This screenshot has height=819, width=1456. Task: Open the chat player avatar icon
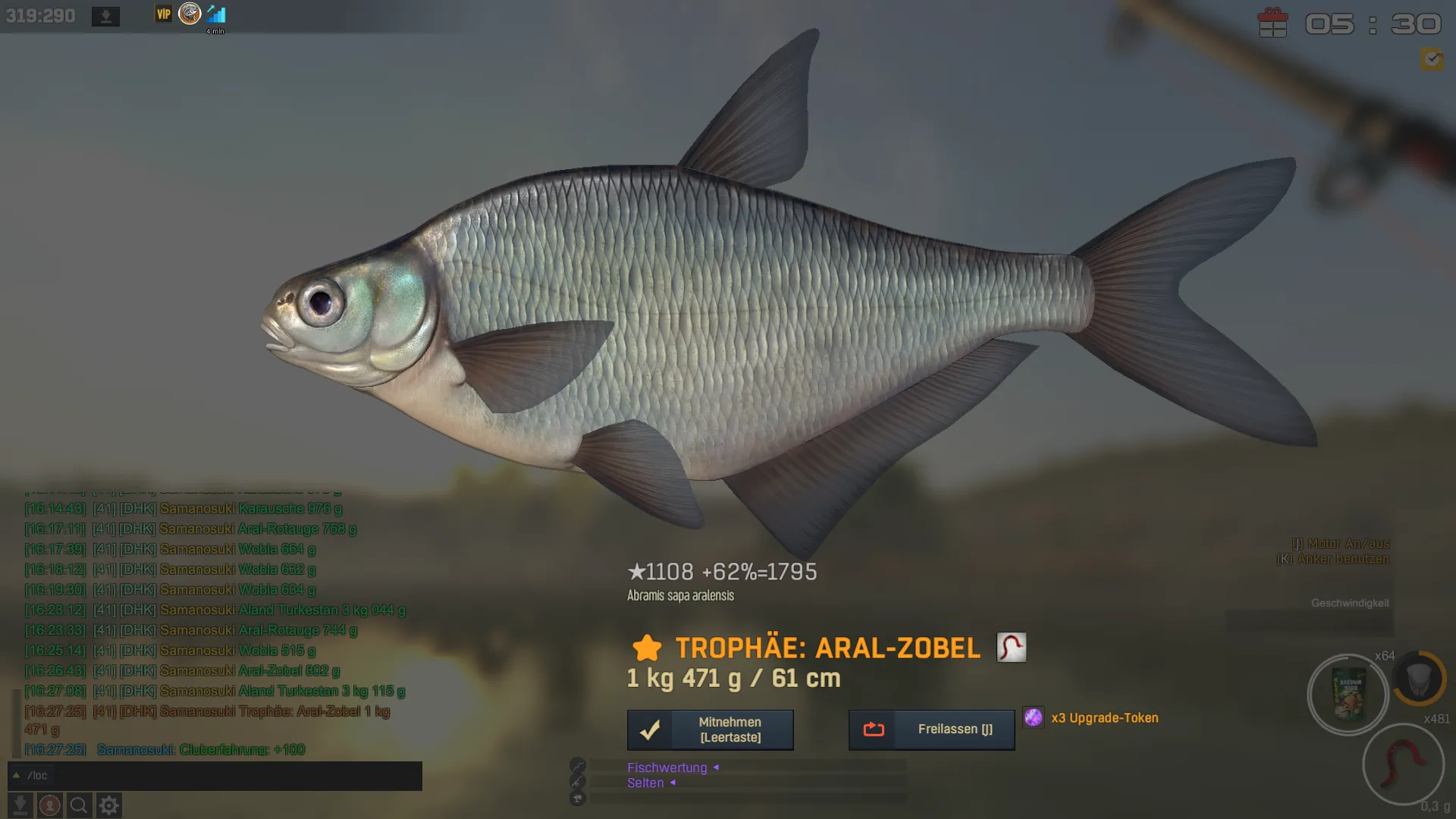click(50, 805)
